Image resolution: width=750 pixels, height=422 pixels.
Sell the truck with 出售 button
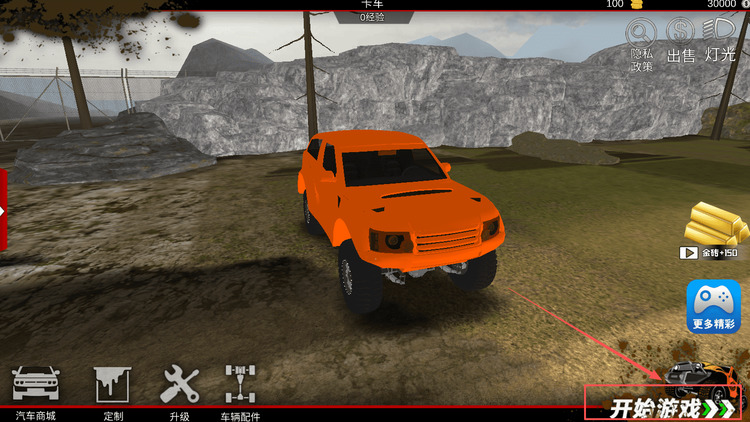(x=681, y=42)
